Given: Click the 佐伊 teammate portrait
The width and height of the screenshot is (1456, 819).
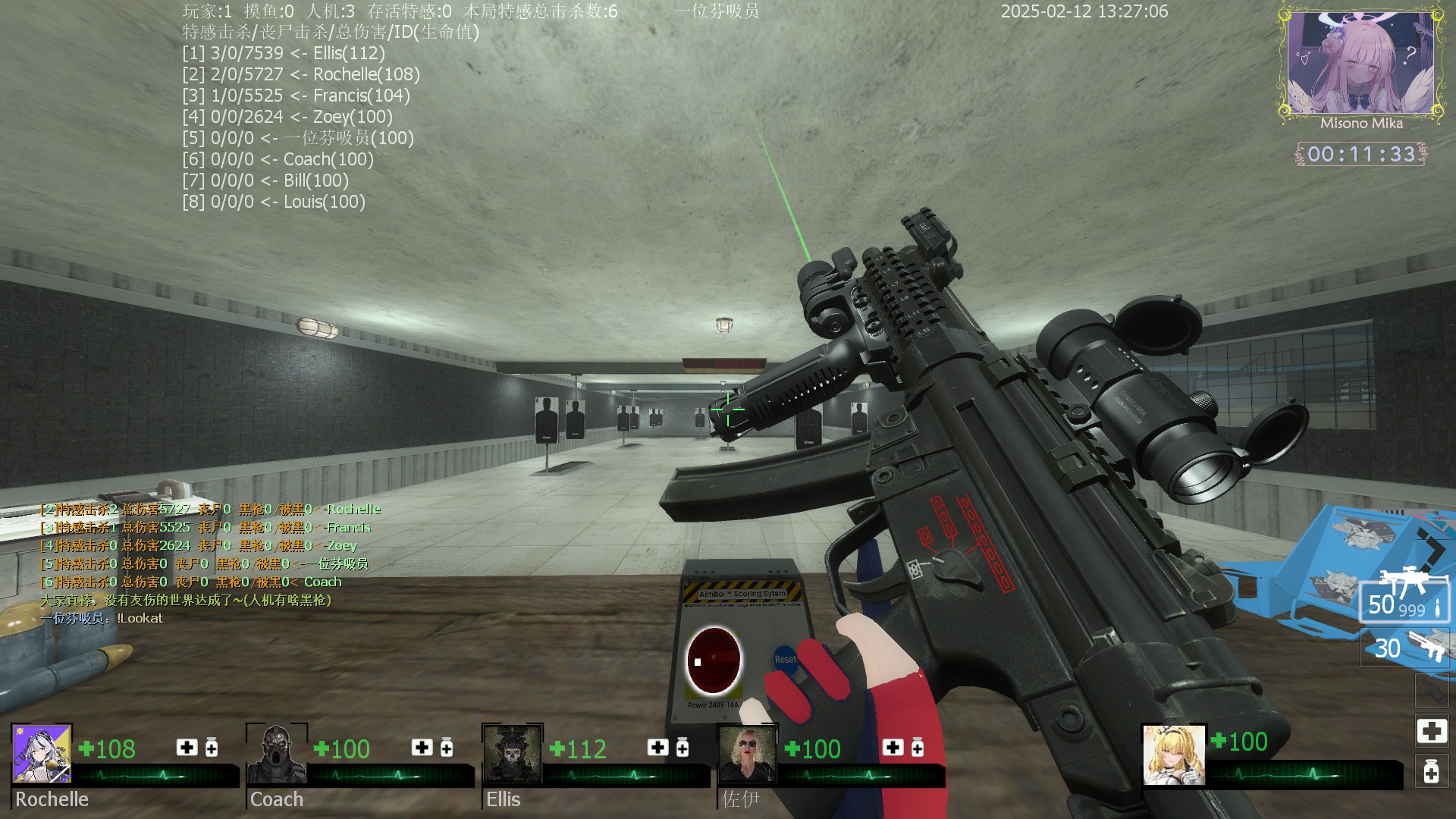Looking at the screenshot, I should (x=748, y=753).
